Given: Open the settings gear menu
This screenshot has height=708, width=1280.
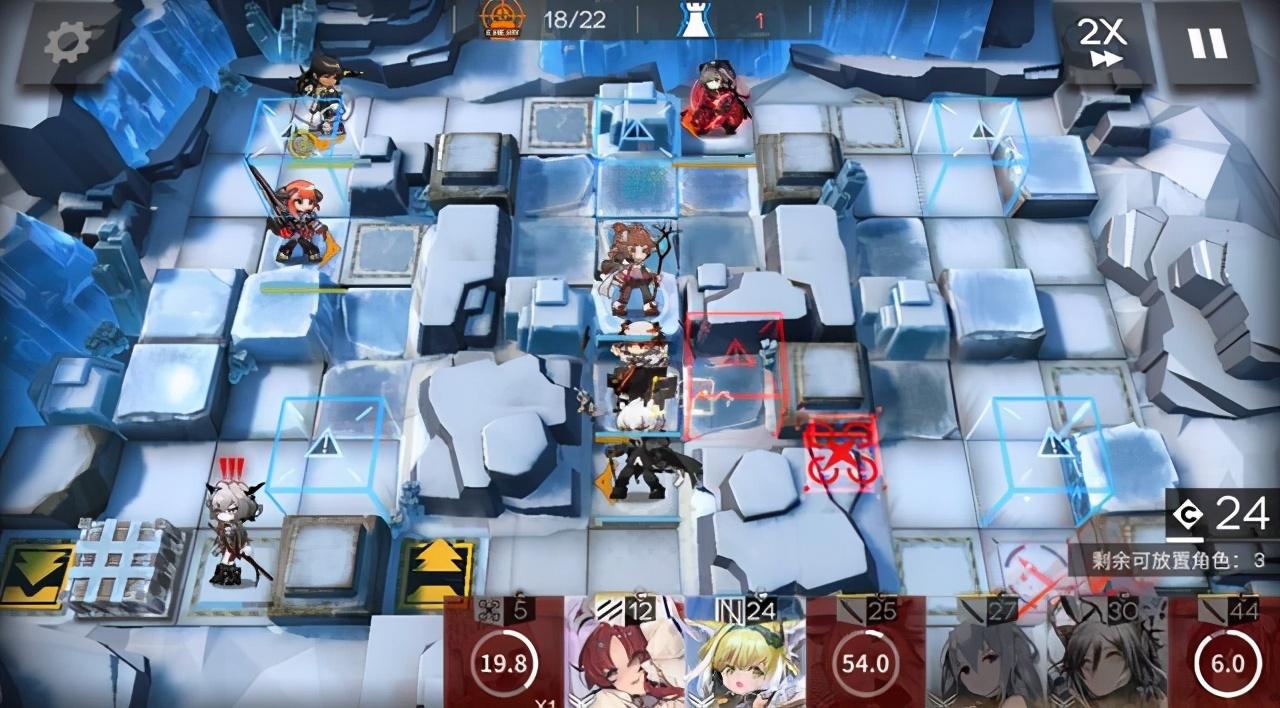Looking at the screenshot, I should (67, 42).
